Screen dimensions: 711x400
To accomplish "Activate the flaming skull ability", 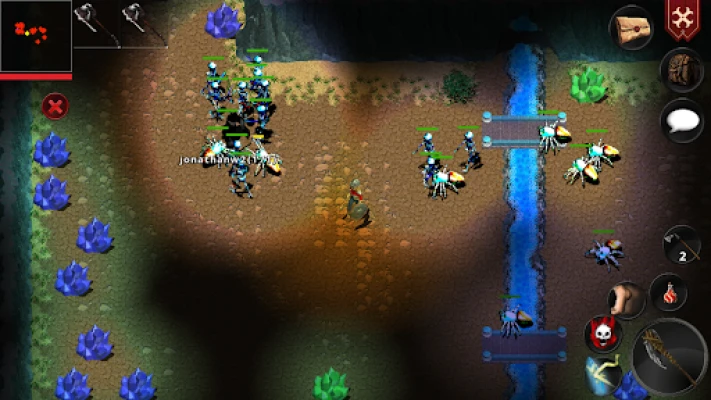I will tap(603, 333).
